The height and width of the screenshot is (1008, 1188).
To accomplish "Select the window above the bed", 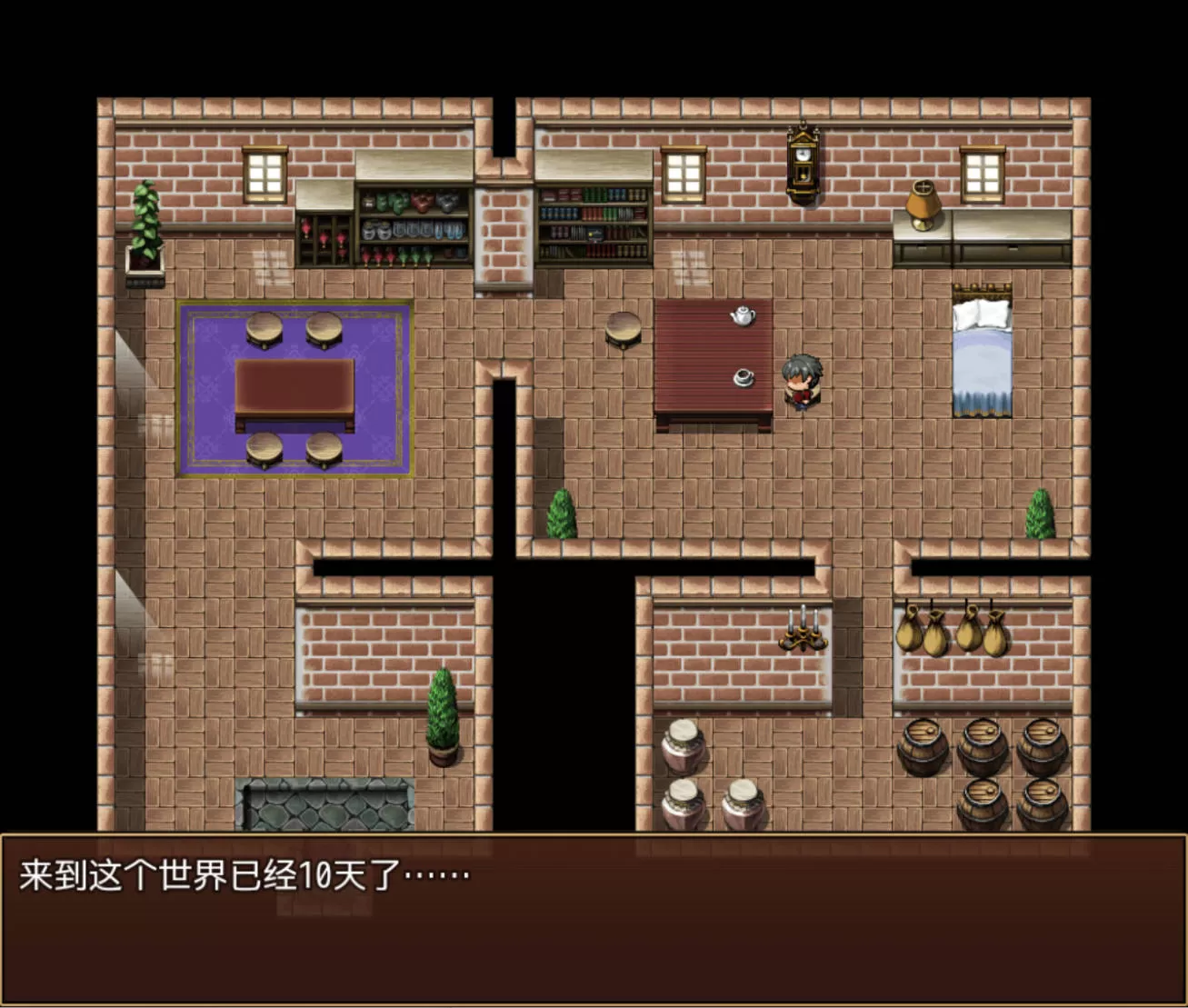I will [x=981, y=173].
